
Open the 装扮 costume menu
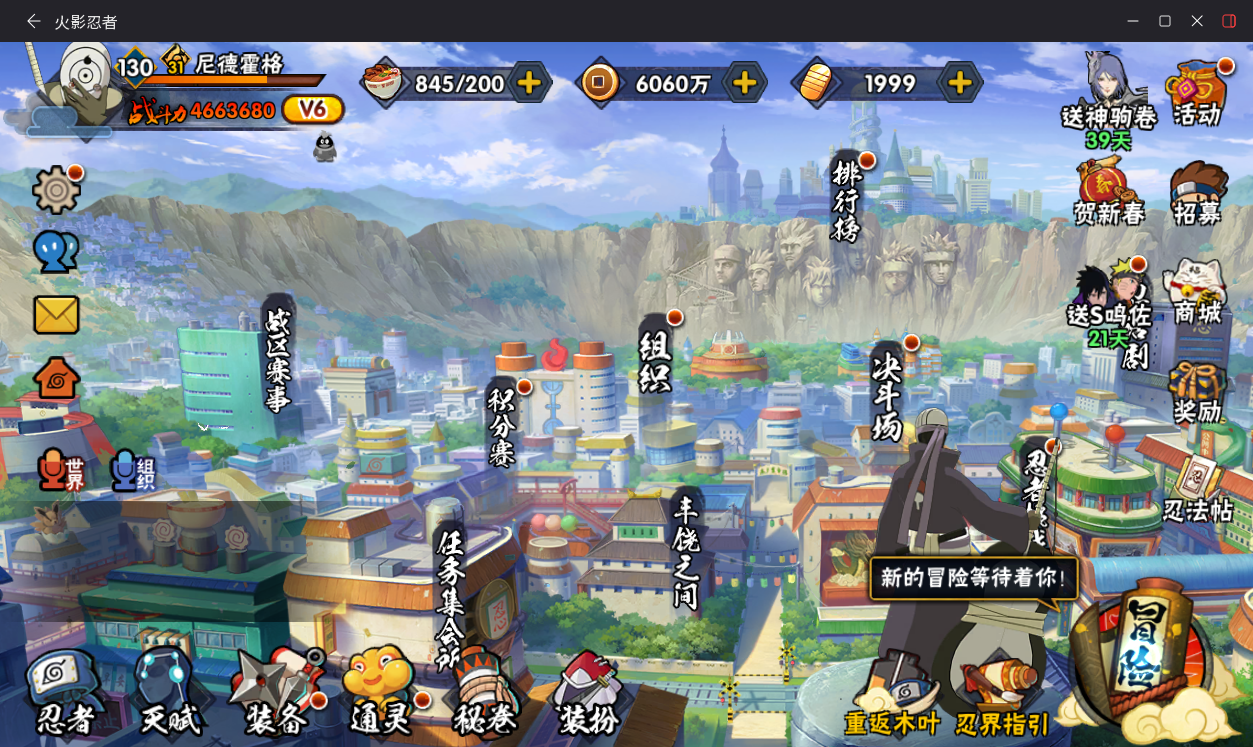tap(588, 692)
